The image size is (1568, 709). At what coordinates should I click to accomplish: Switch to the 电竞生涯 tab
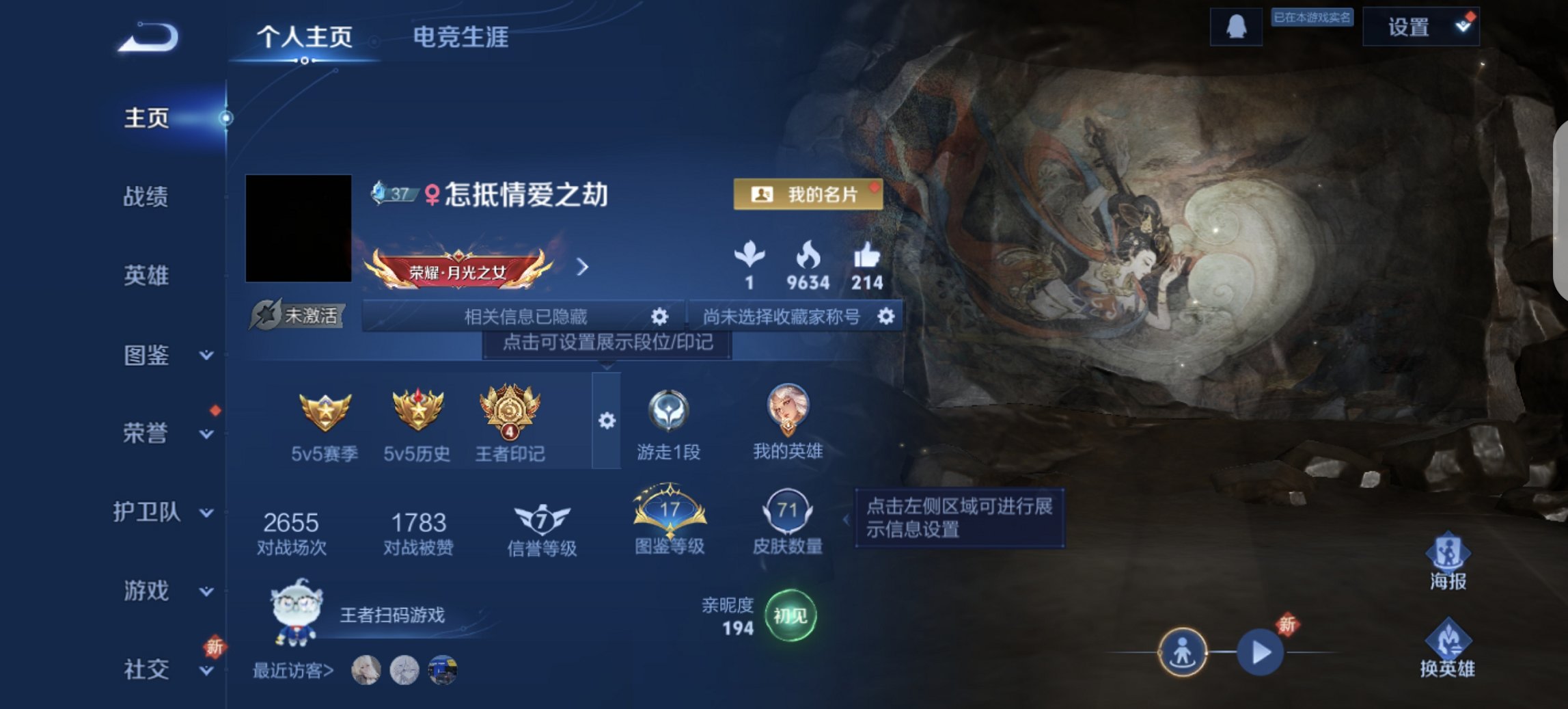(x=460, y=39)
